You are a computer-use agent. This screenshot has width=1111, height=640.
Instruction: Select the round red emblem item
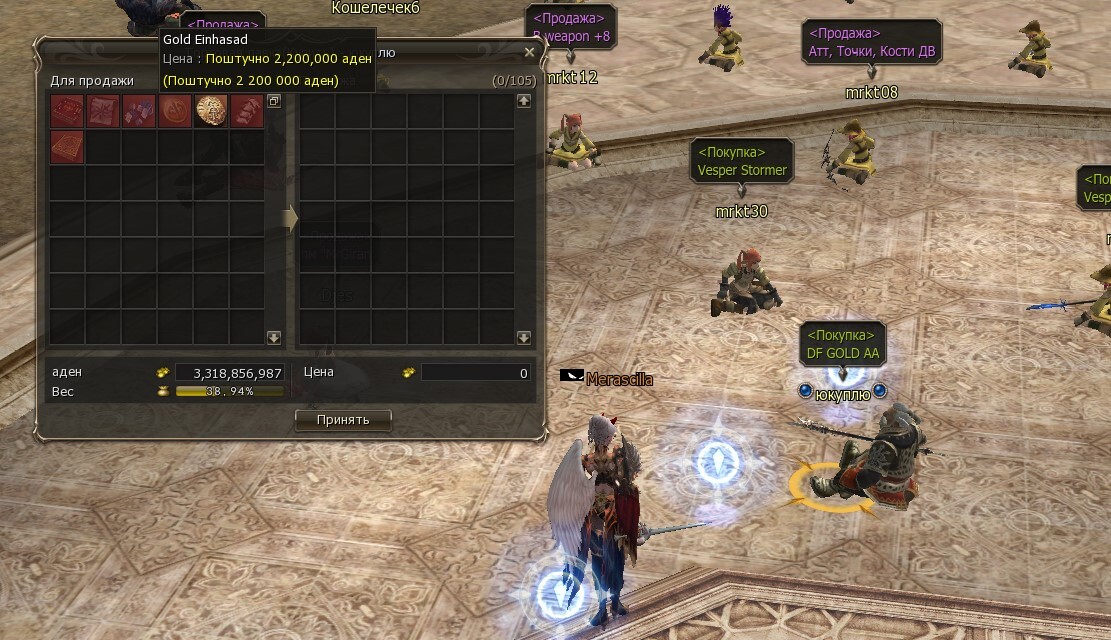[175, 110]
